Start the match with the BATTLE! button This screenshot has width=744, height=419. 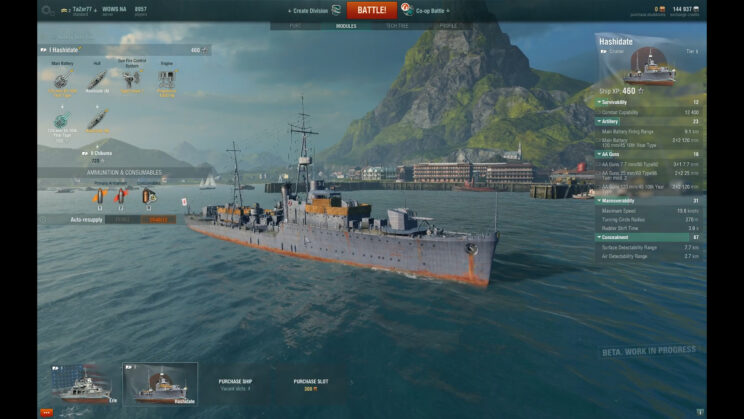[372, 10]
